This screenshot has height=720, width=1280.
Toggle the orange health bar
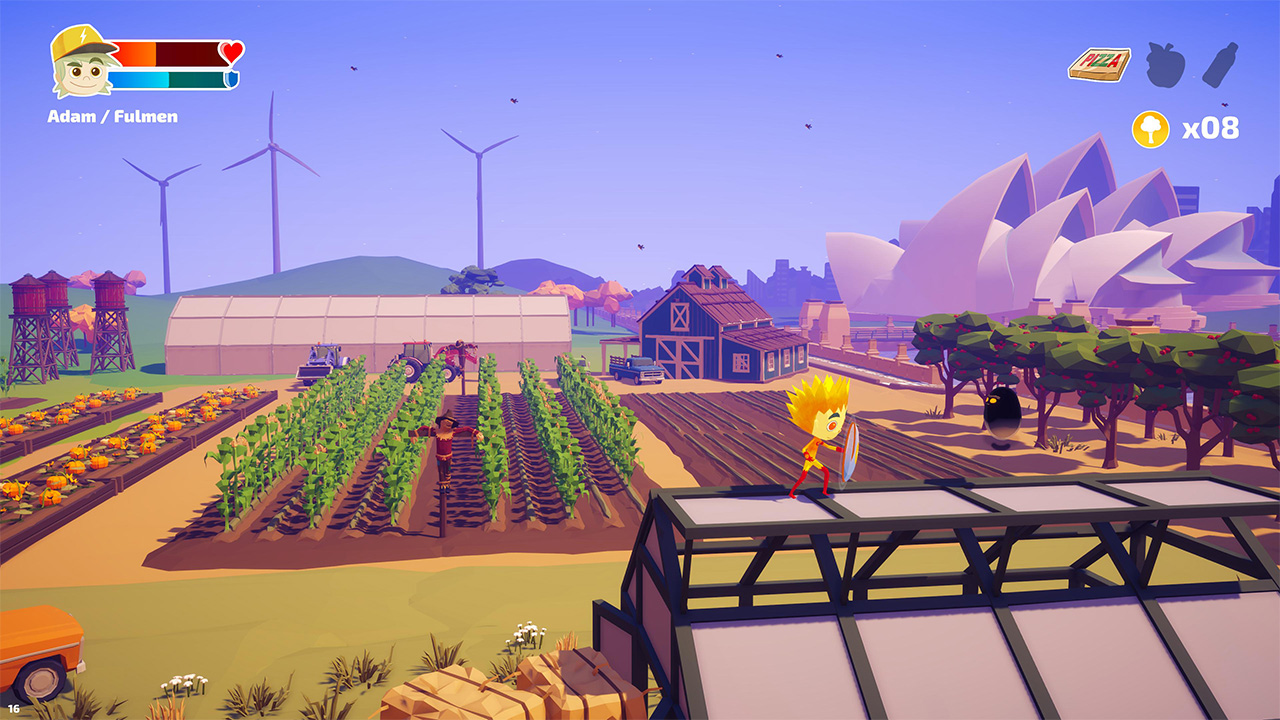click(135, 54)
